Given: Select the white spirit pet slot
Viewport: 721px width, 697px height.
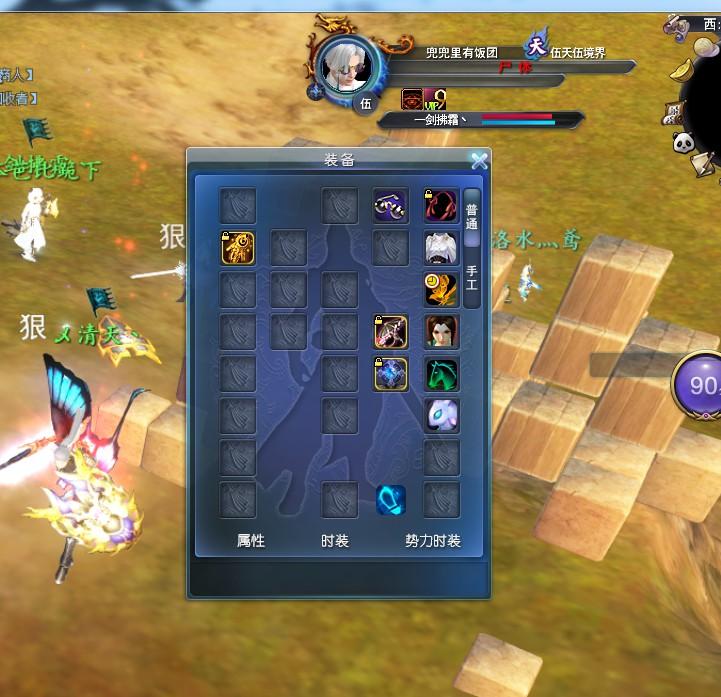Looking at the screenshot, I should click(x=441, y=416).
